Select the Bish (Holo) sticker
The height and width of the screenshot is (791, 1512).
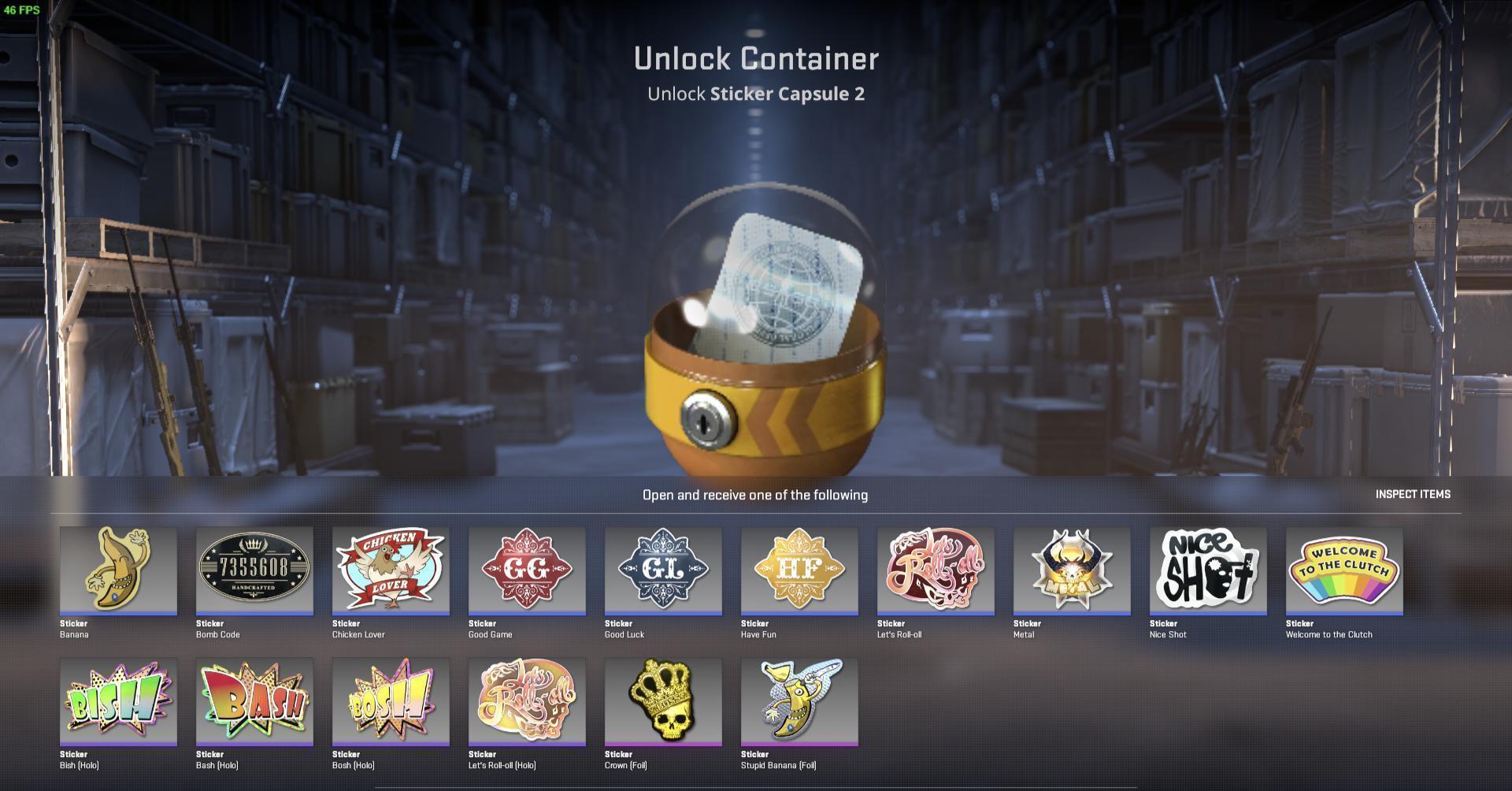click(x=118, y=700)
